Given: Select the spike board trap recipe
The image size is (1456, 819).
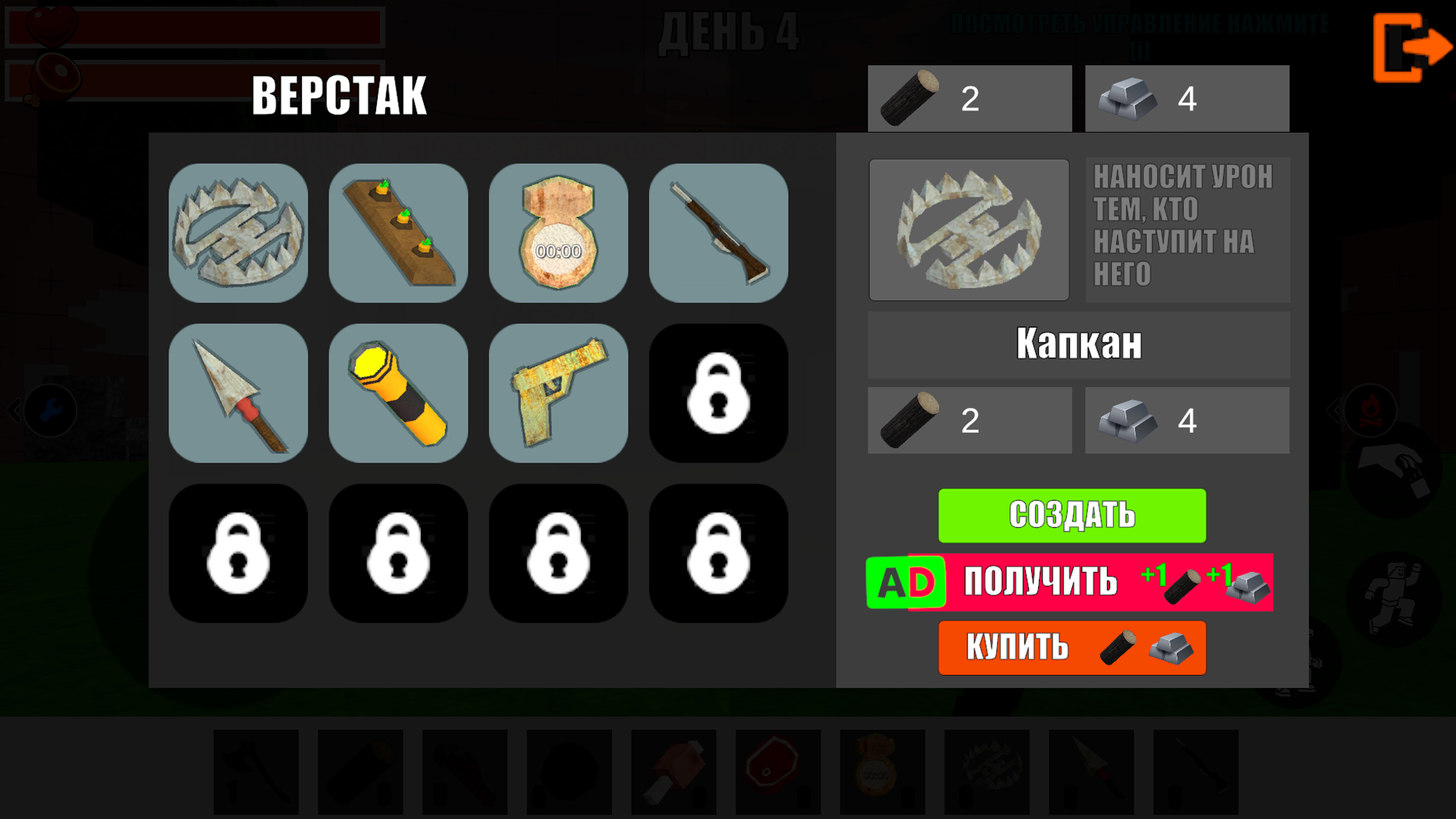Looking at the screenshot, I should coord(398,233).
